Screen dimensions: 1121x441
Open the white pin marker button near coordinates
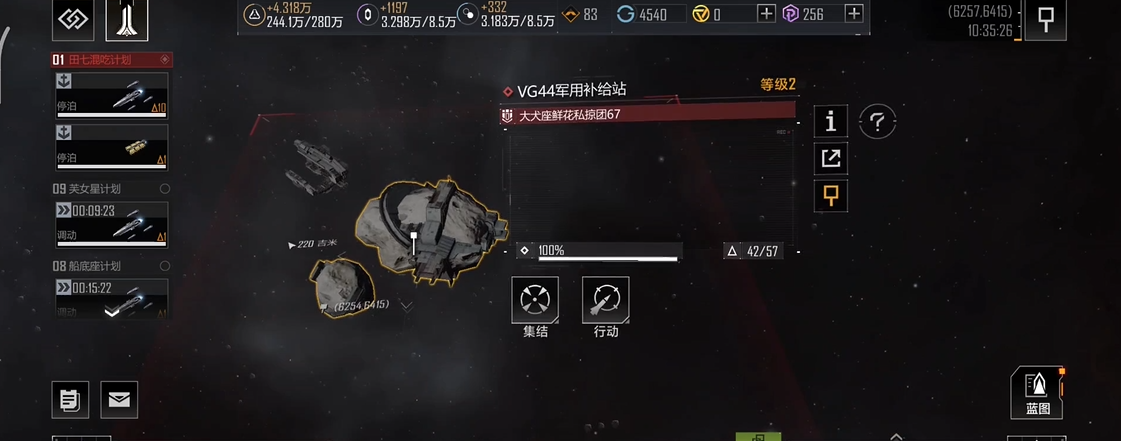coord(1045,21)
